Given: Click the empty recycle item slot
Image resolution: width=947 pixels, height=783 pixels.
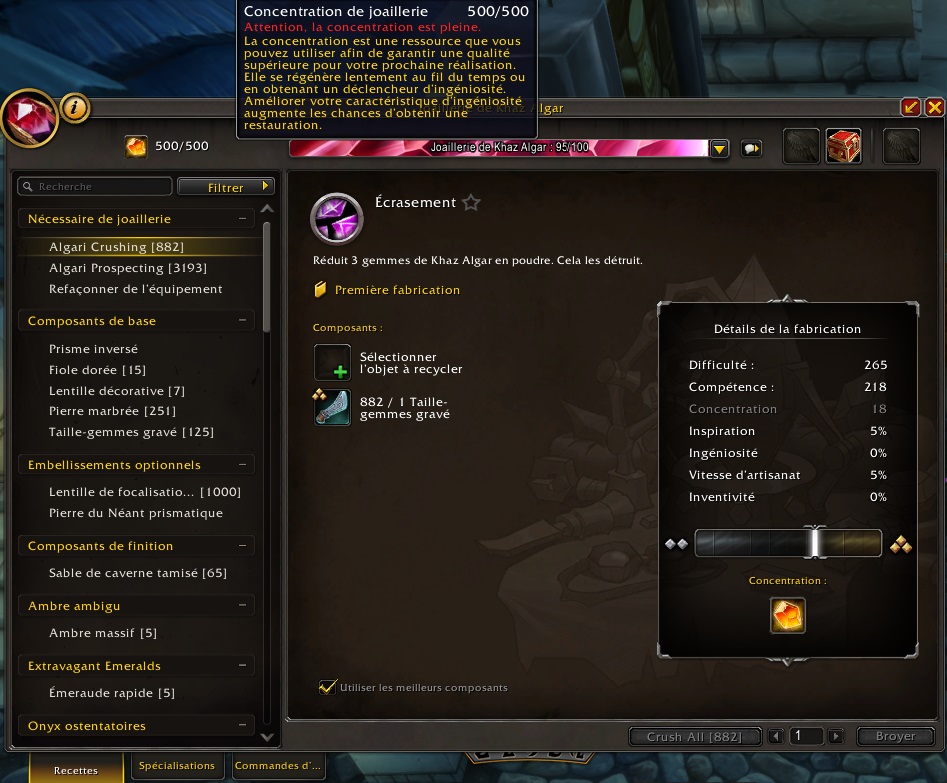Looking at the screenshot, I should coord(332,362).
